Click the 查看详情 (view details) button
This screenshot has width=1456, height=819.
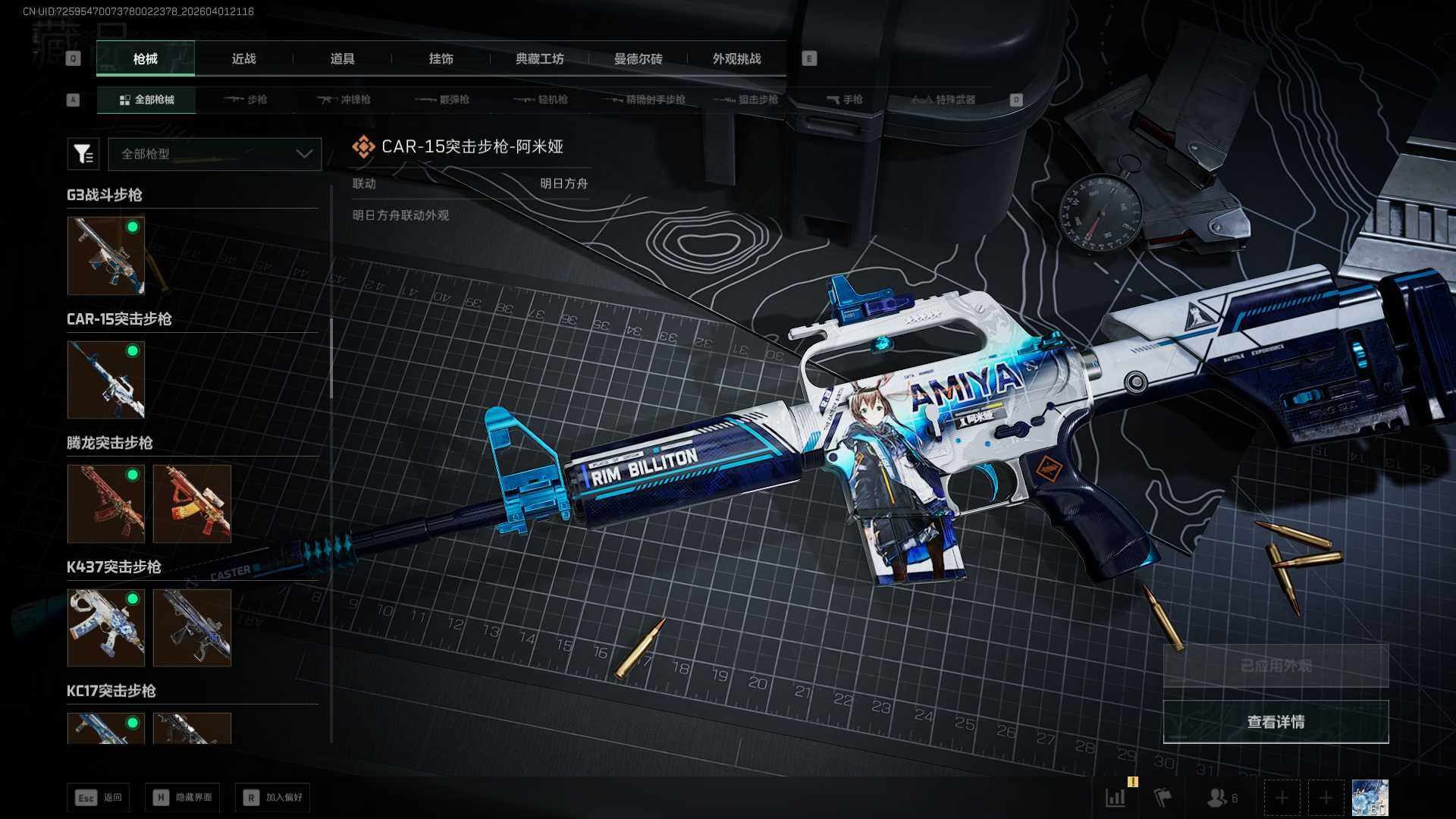pyautogui.click(x=1276, y=722)
